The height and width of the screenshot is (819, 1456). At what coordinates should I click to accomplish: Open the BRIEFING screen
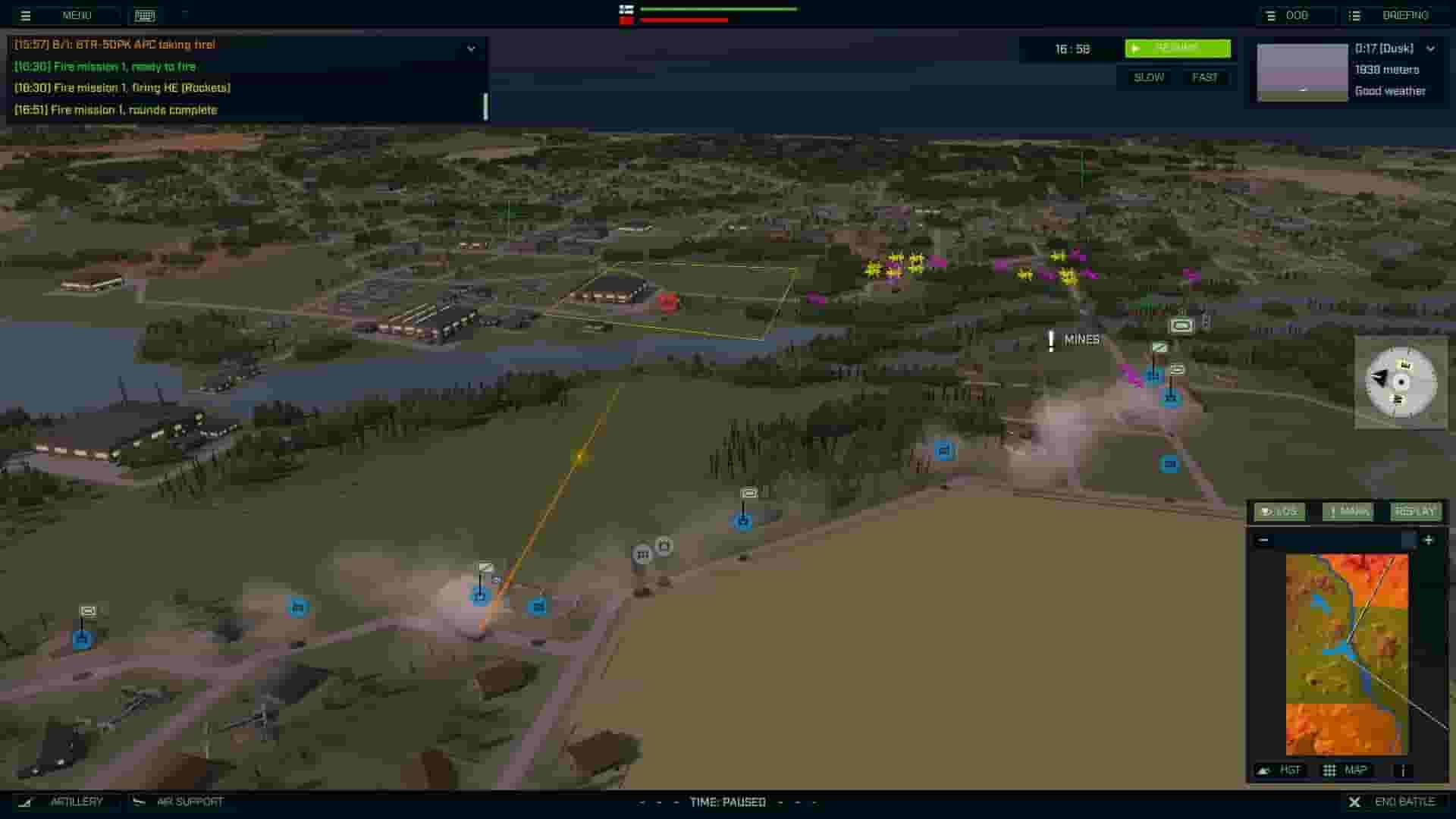pos(1407,15)
